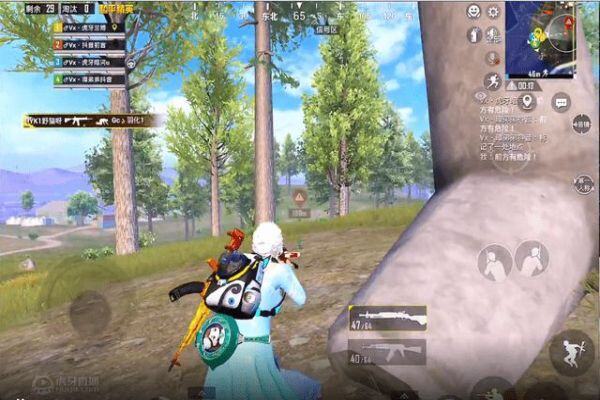Switch to the AK rifle with 40 ammo

(x=387, y=351)
